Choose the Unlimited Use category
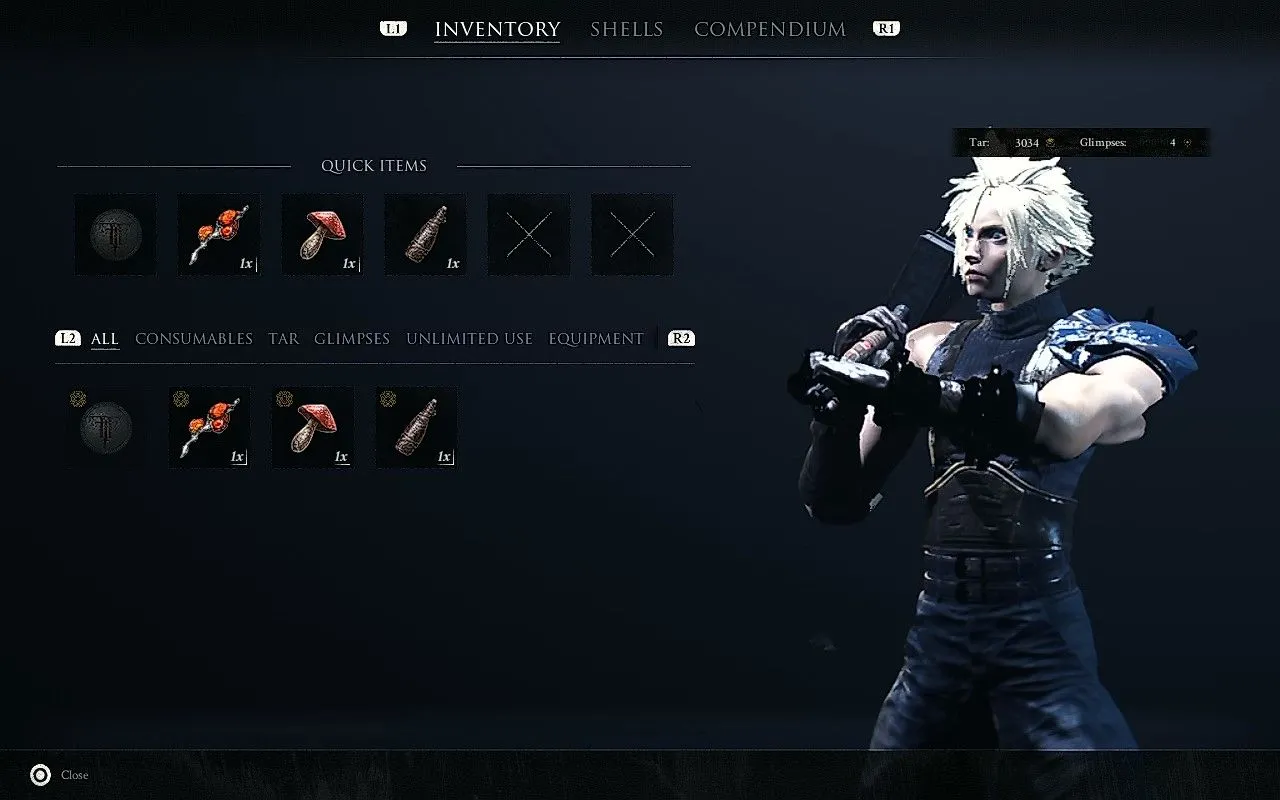This screenshot has width=1280, height=800. click(469, 339)
